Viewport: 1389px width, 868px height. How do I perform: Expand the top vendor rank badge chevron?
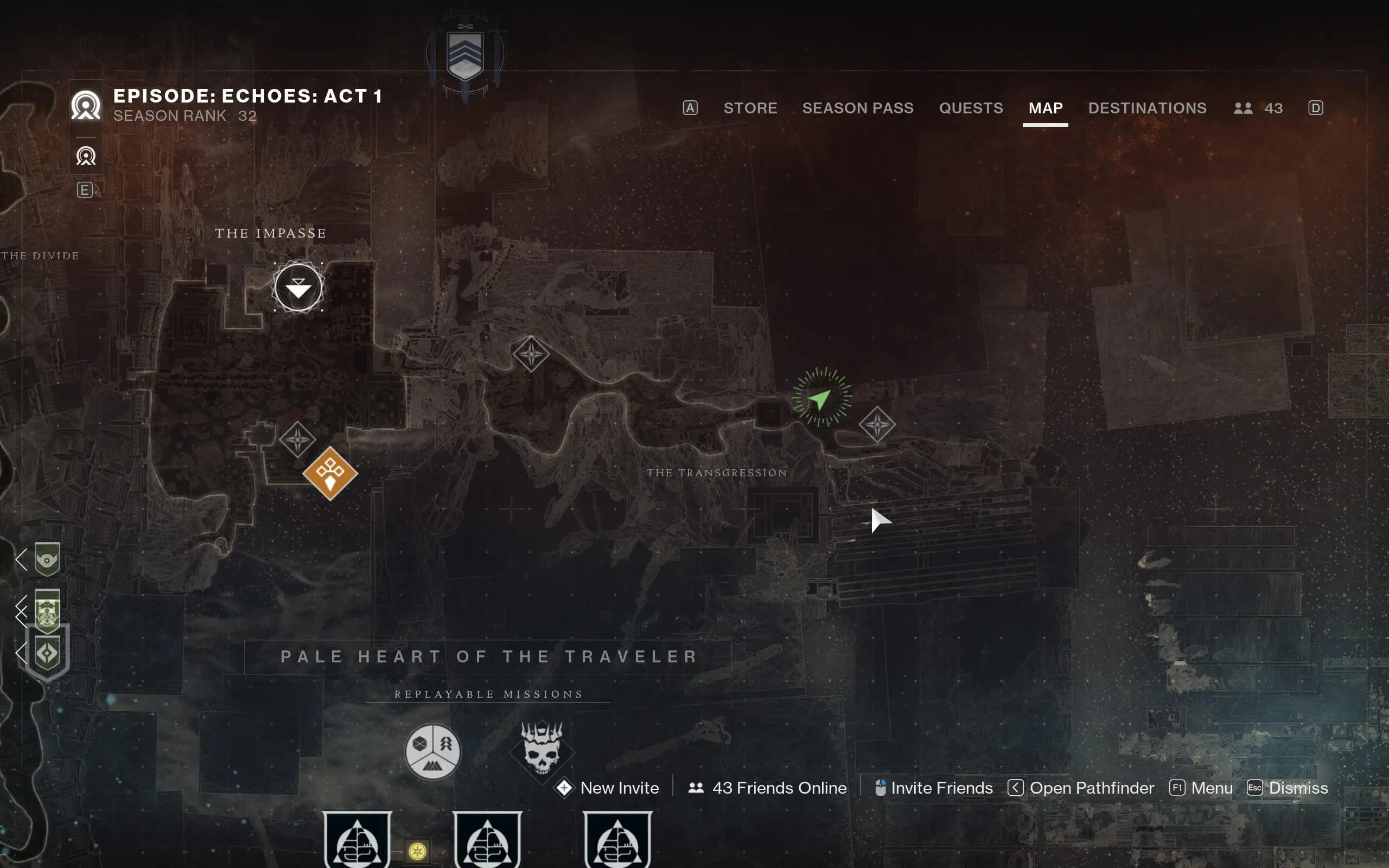coord(21,560)
